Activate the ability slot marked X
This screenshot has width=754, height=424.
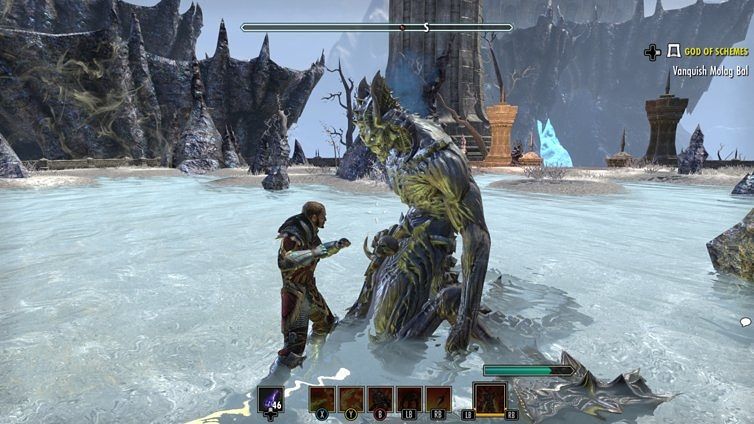tap(322, 399)
